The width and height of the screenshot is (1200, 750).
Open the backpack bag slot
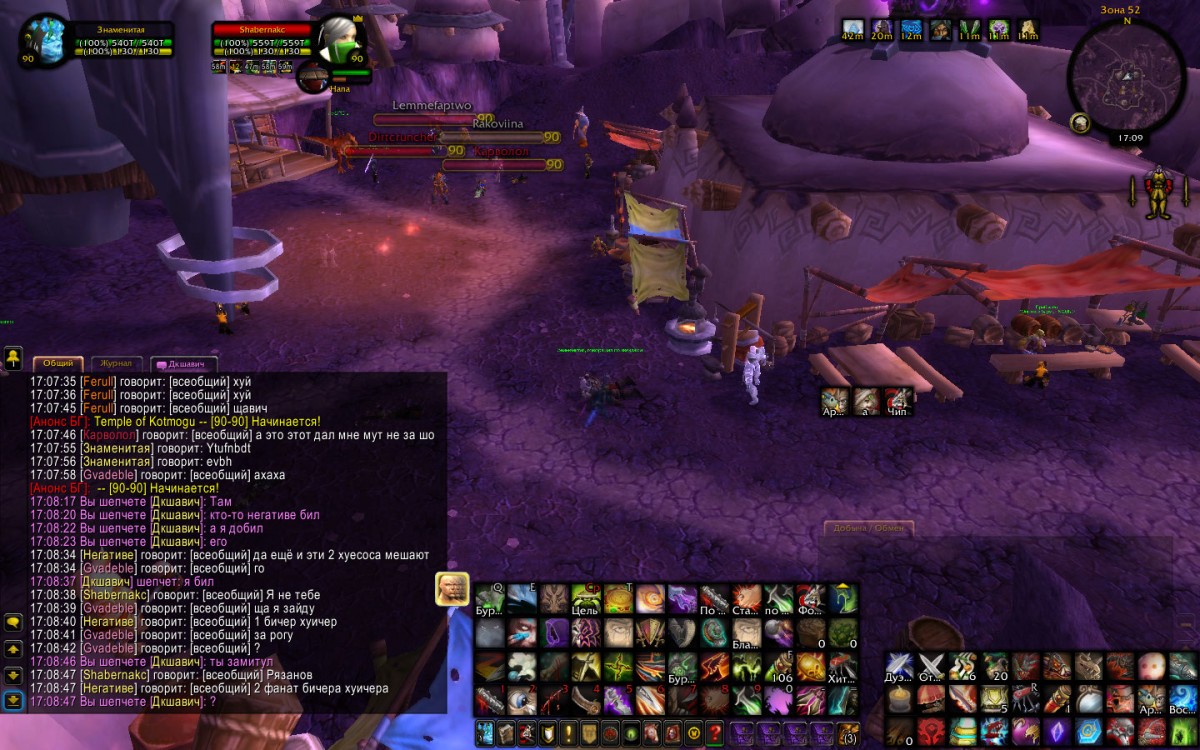[x=848, y=733]
